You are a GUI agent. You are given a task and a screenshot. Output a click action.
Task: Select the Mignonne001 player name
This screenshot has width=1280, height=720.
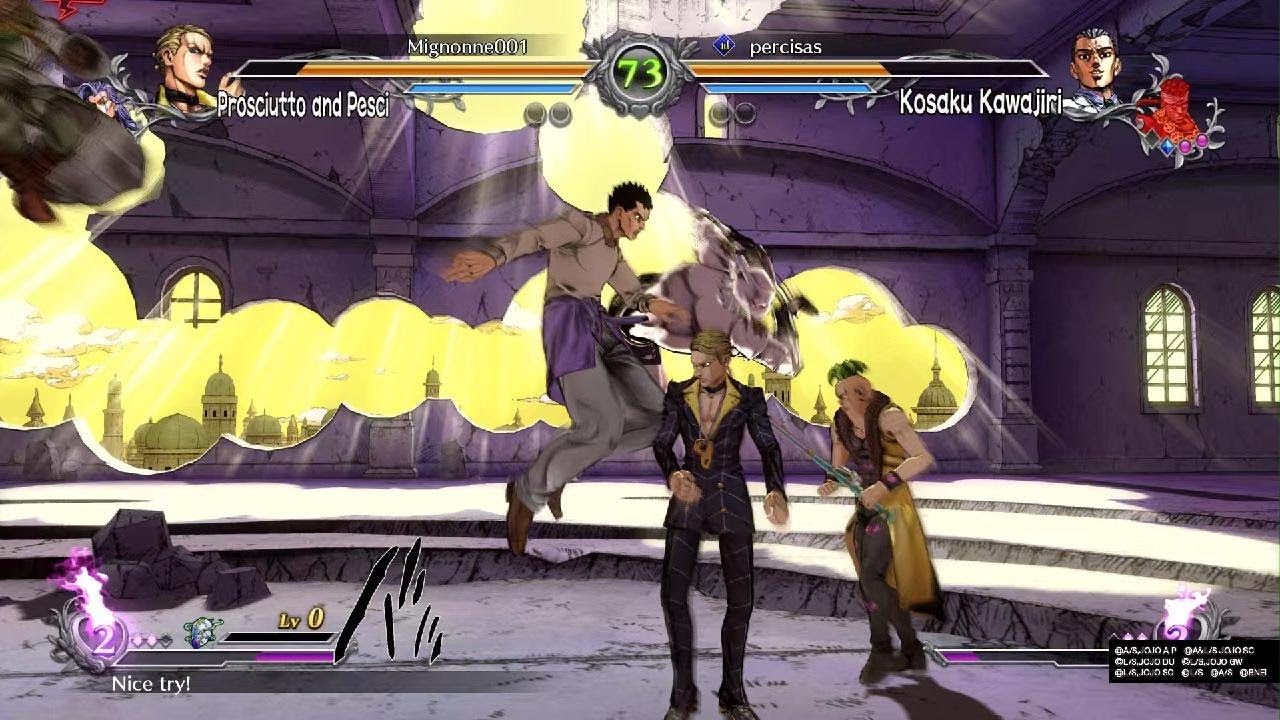(467, 46)
